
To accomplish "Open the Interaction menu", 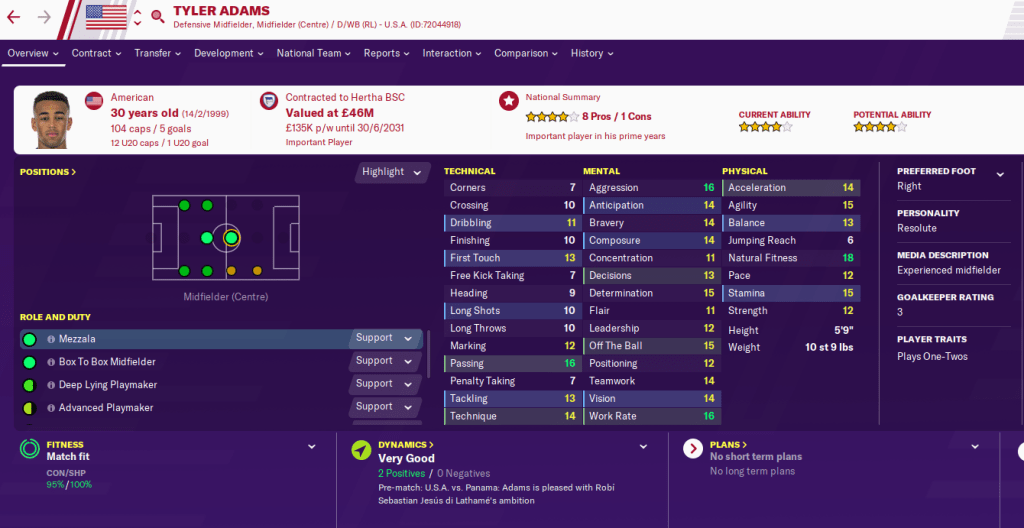I will click(452, 53).
